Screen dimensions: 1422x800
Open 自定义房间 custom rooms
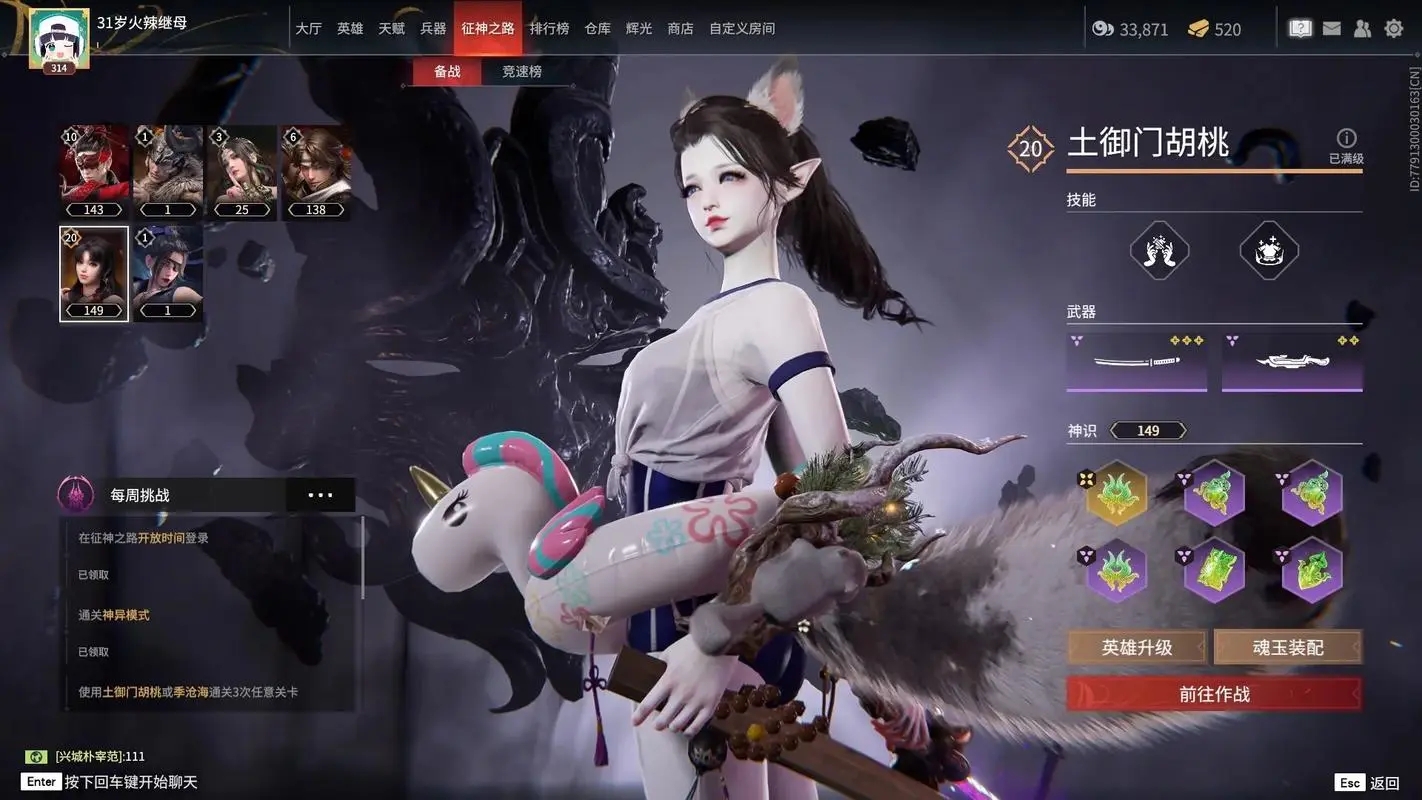pyautogui.click(x=742, y=29)
